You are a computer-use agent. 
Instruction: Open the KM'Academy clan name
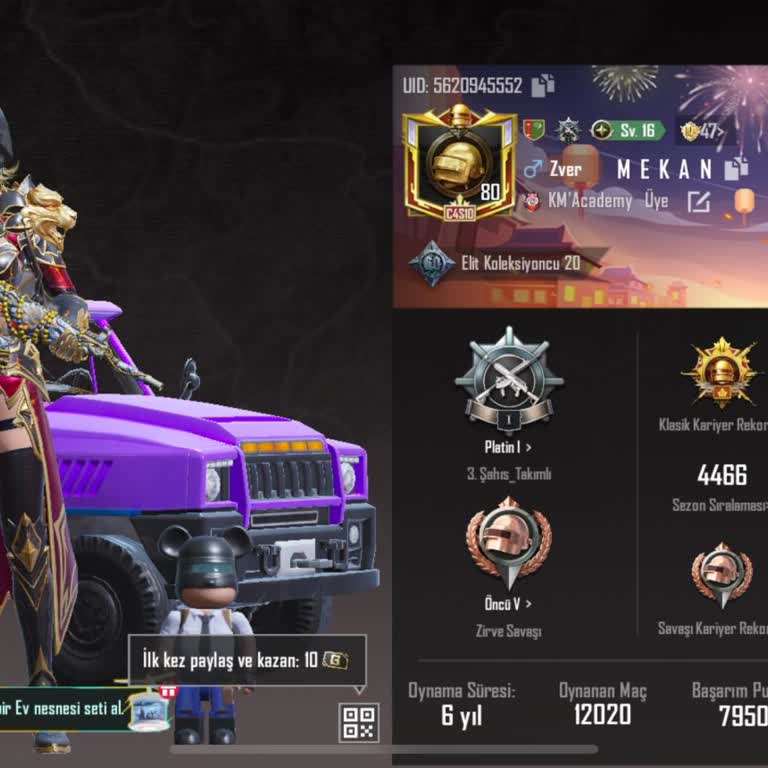pyautogui.click(x=589, y=202)
